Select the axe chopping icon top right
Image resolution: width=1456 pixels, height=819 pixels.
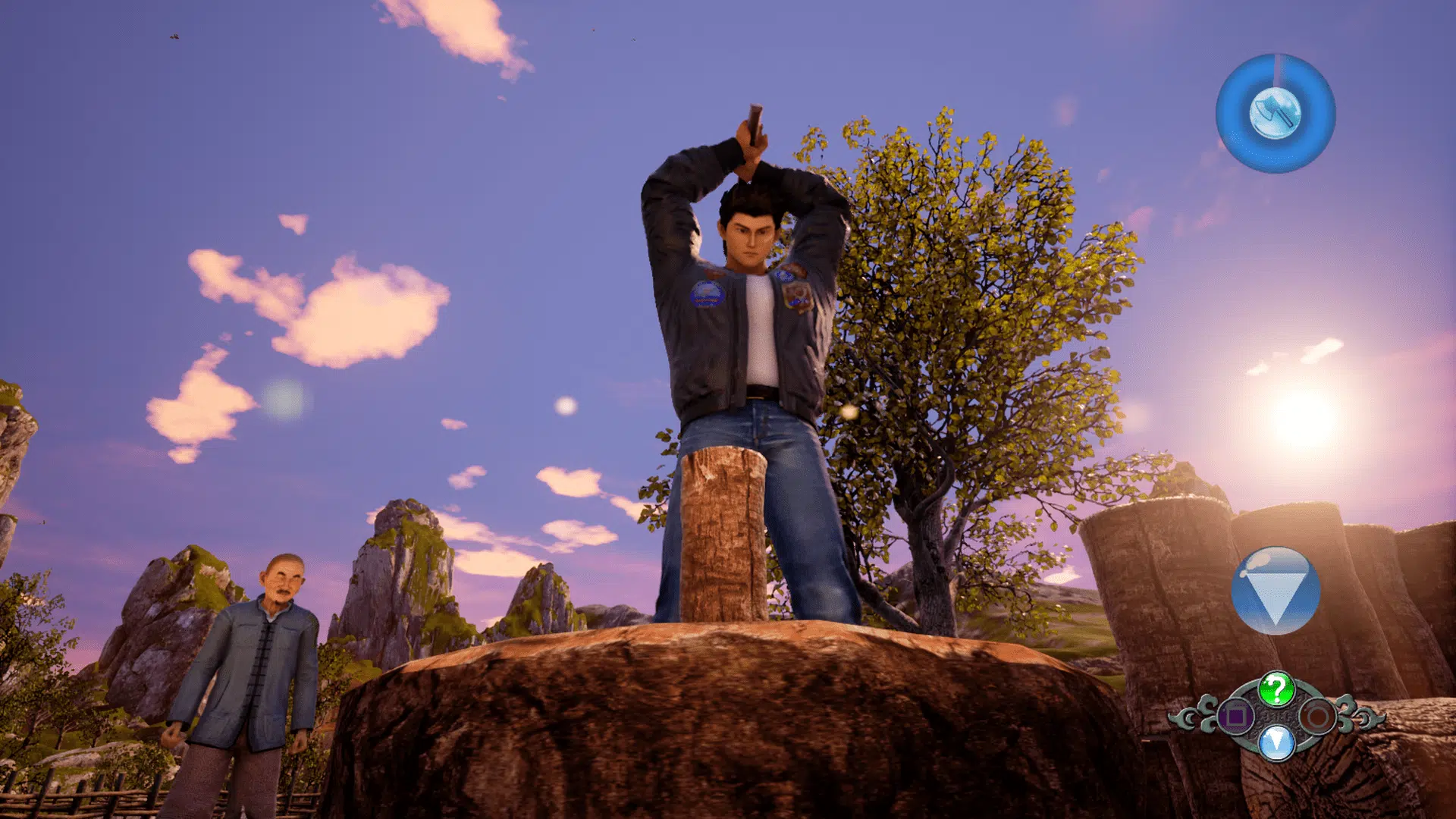(1276, 114)
